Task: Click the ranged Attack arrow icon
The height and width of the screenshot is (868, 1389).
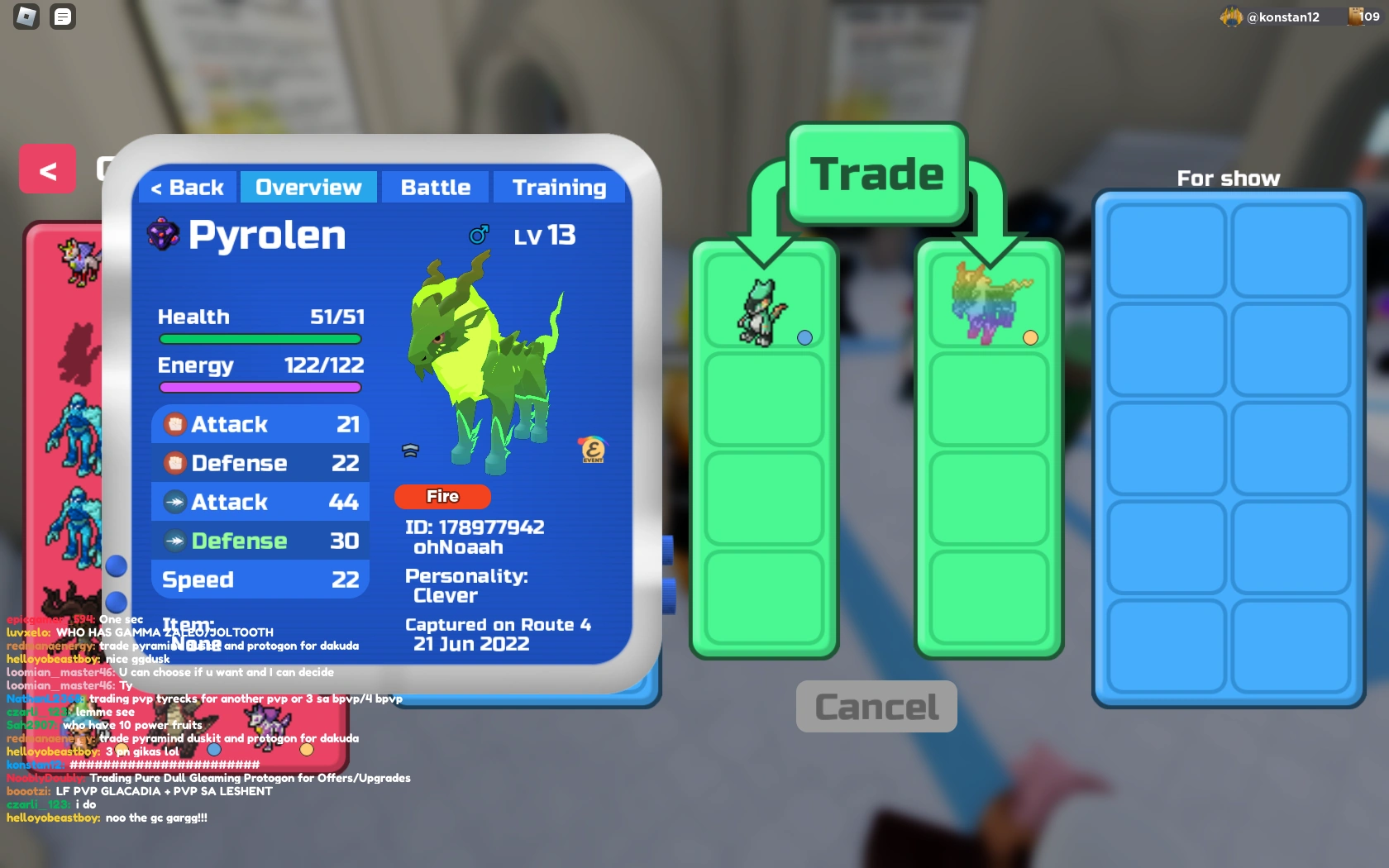Action: pyautogui.click(x=175, y=502)
